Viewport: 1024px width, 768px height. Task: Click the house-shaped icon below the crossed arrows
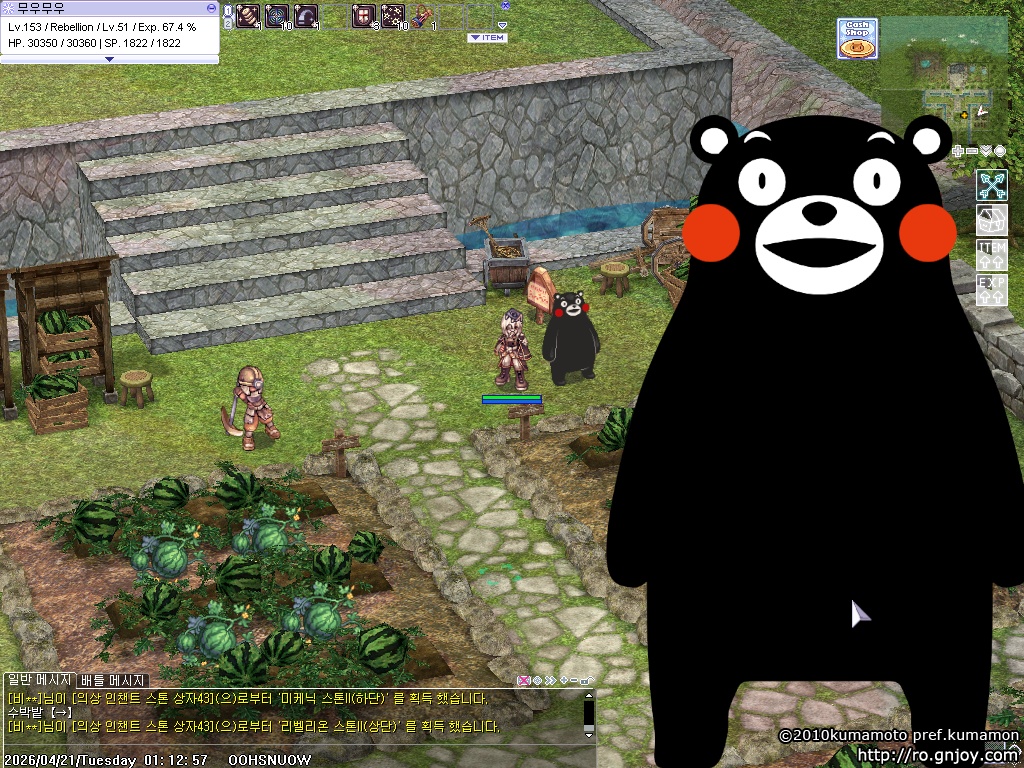[x=991, y=219]
